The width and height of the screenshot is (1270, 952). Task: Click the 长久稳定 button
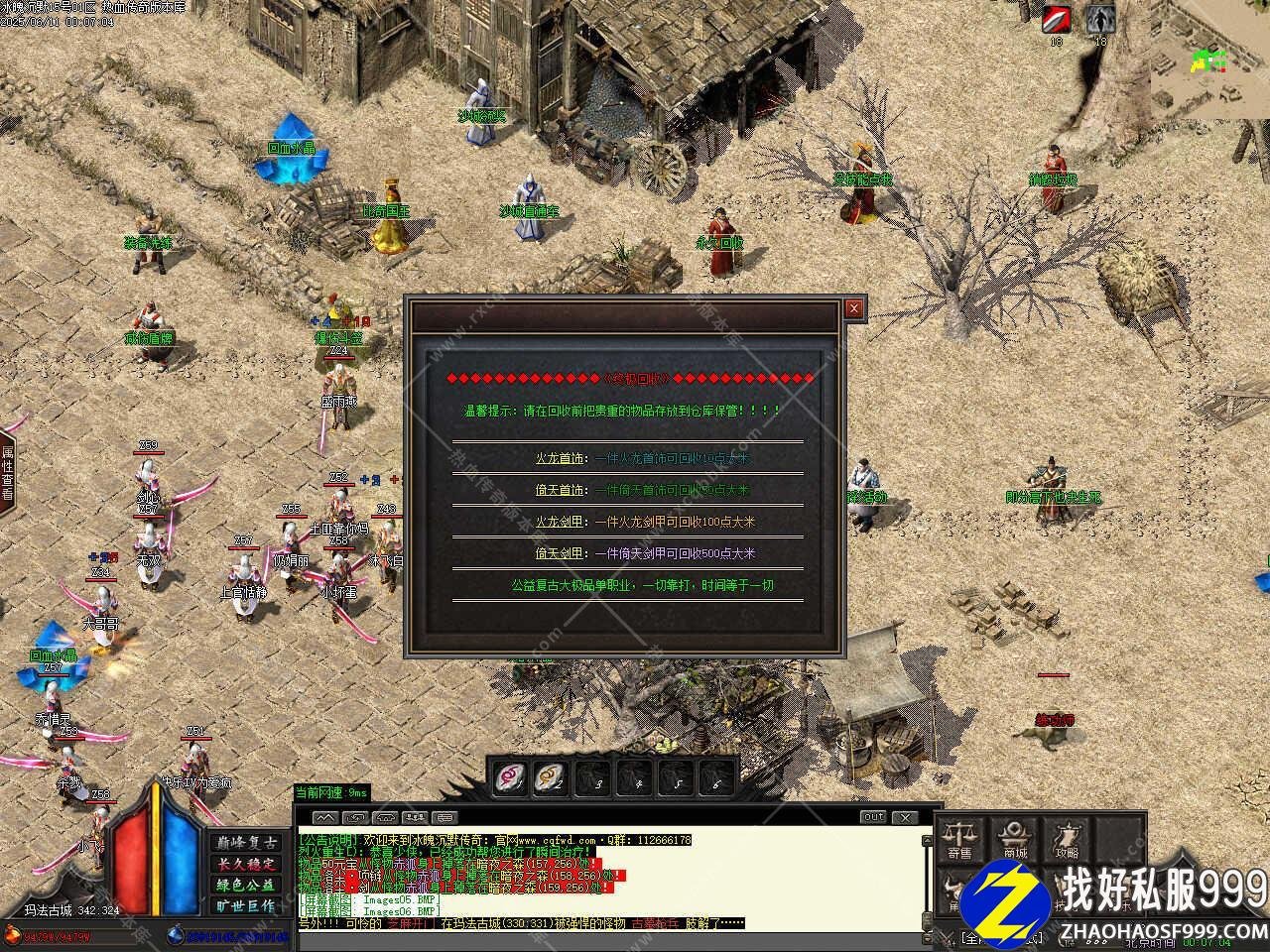point(245,863)
